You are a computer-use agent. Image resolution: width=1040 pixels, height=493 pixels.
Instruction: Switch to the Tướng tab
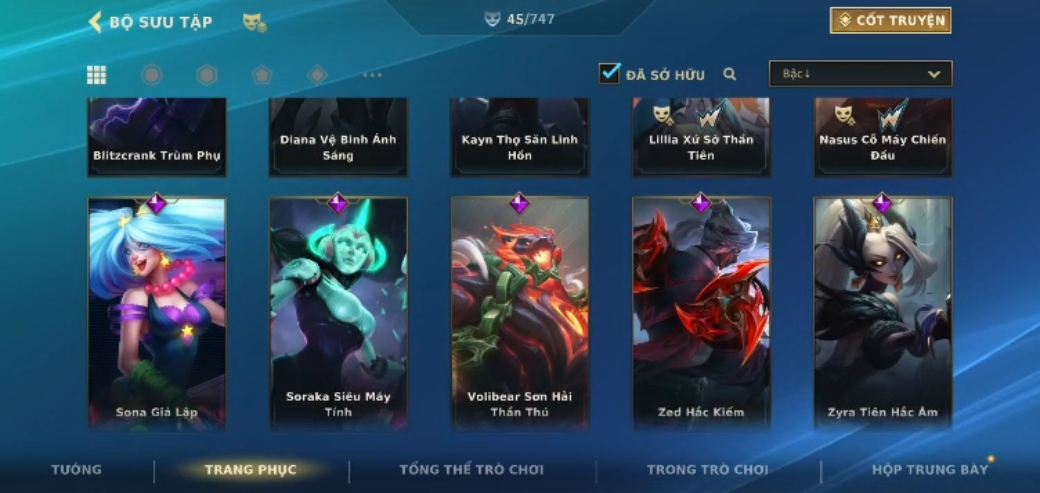coord(77,470)
